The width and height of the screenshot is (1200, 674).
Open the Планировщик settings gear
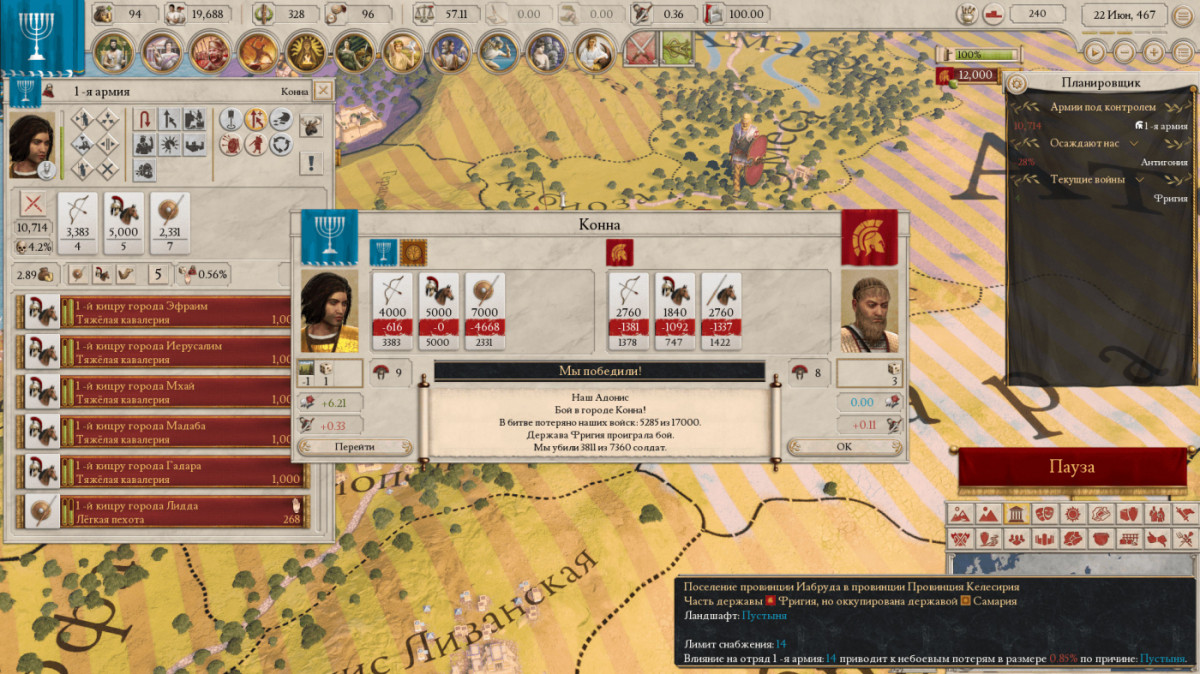[1017, 83]
